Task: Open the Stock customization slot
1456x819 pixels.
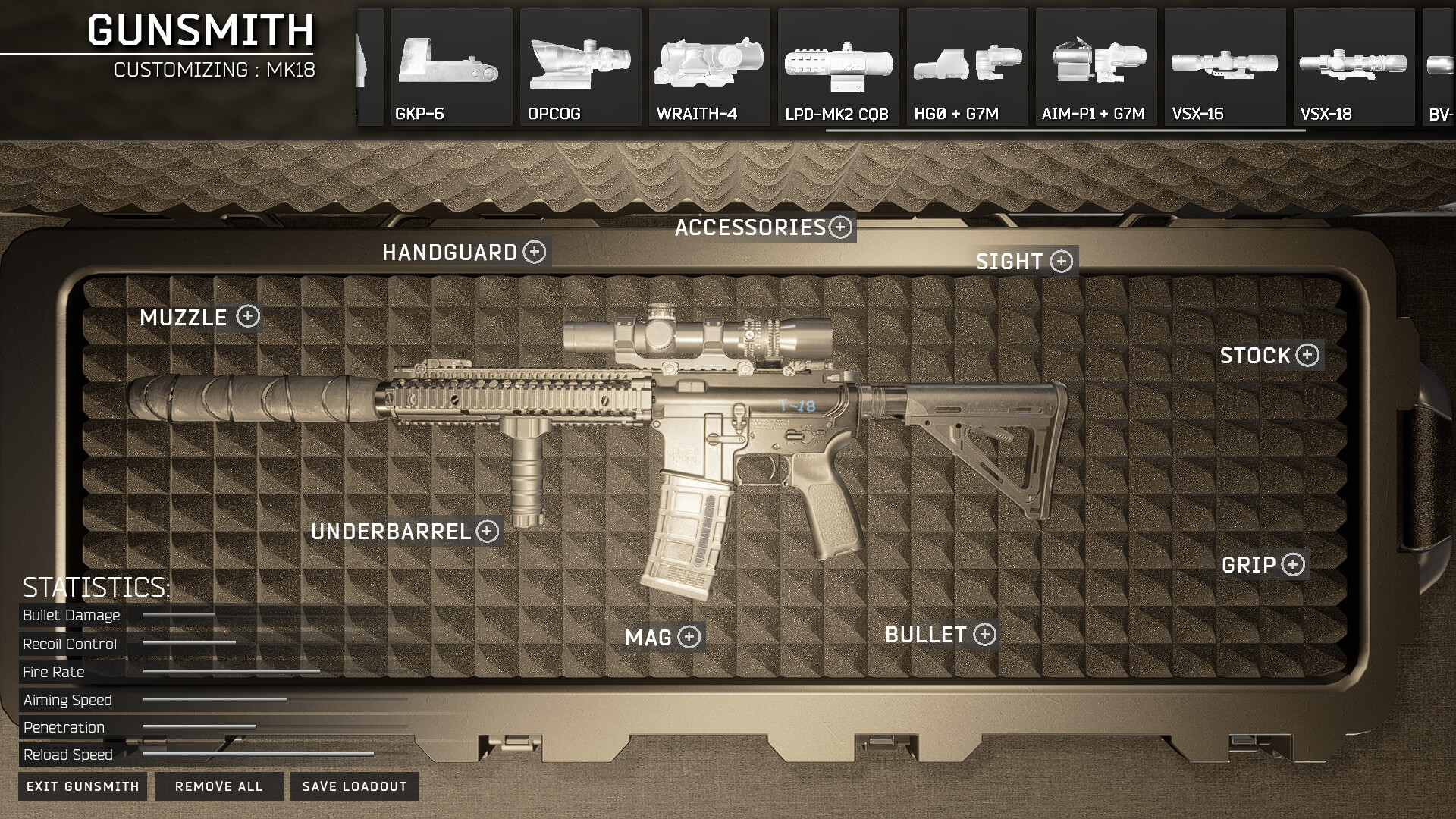Action: coord(1307,355)
